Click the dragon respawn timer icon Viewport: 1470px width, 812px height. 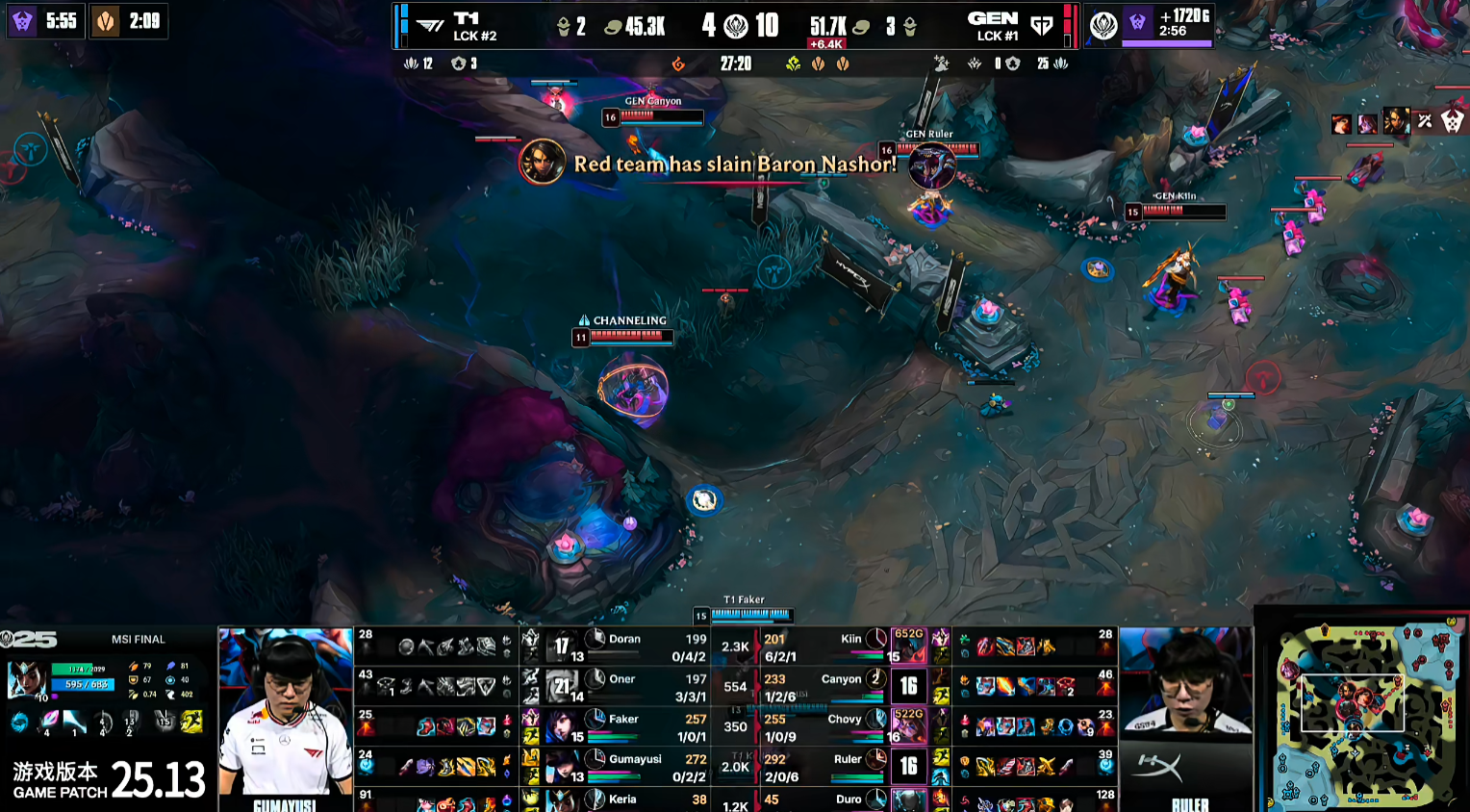[105, 21]
